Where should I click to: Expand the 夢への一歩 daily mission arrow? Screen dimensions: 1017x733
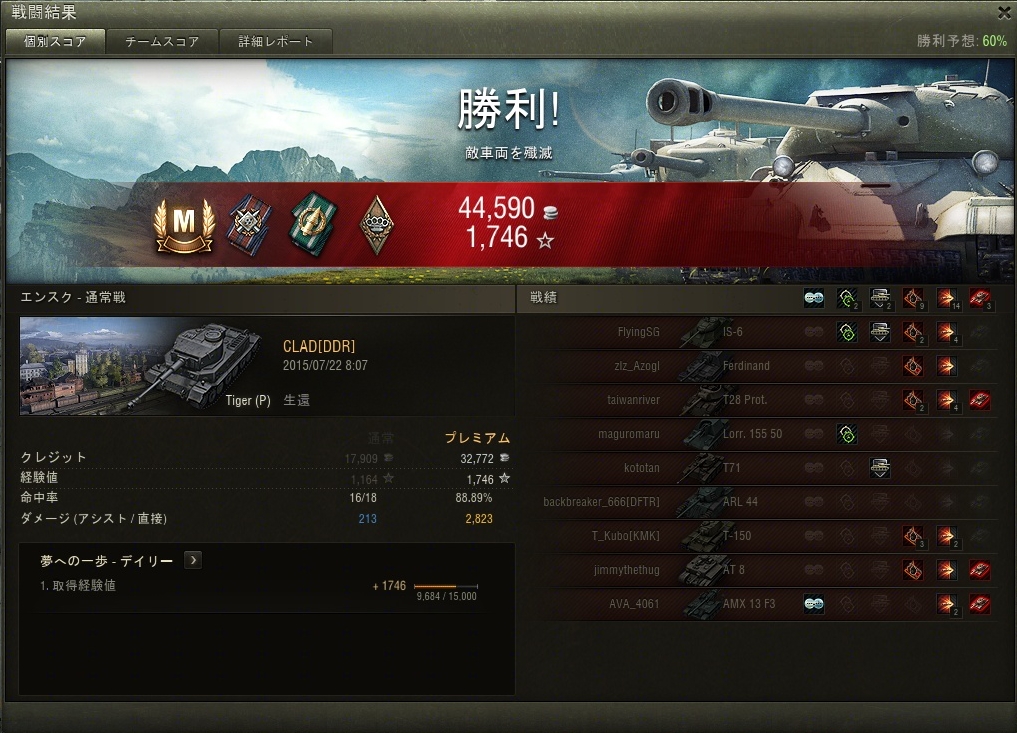coord(193,561)
